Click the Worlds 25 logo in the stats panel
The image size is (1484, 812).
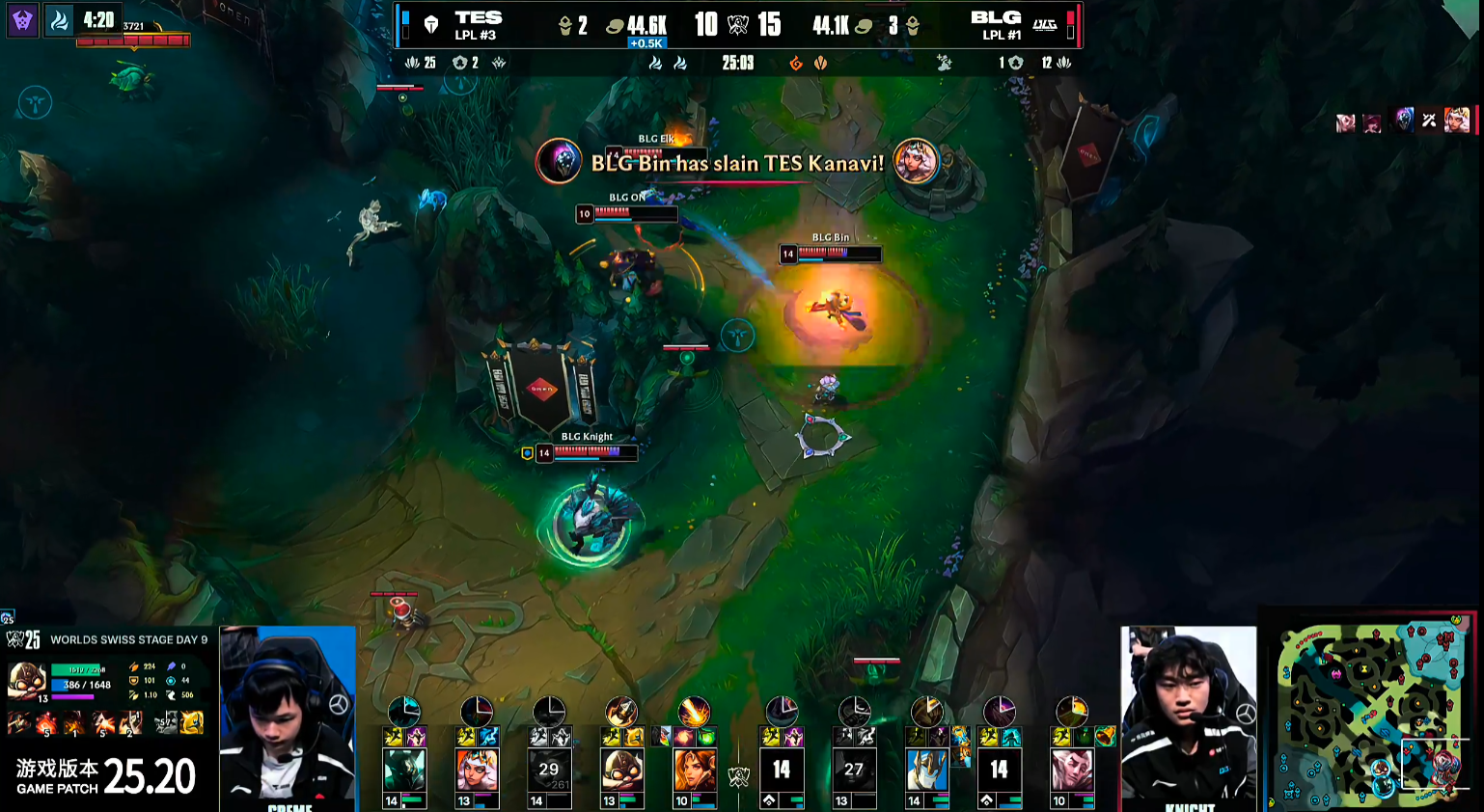pyautogui.click(x=23, y=639)
